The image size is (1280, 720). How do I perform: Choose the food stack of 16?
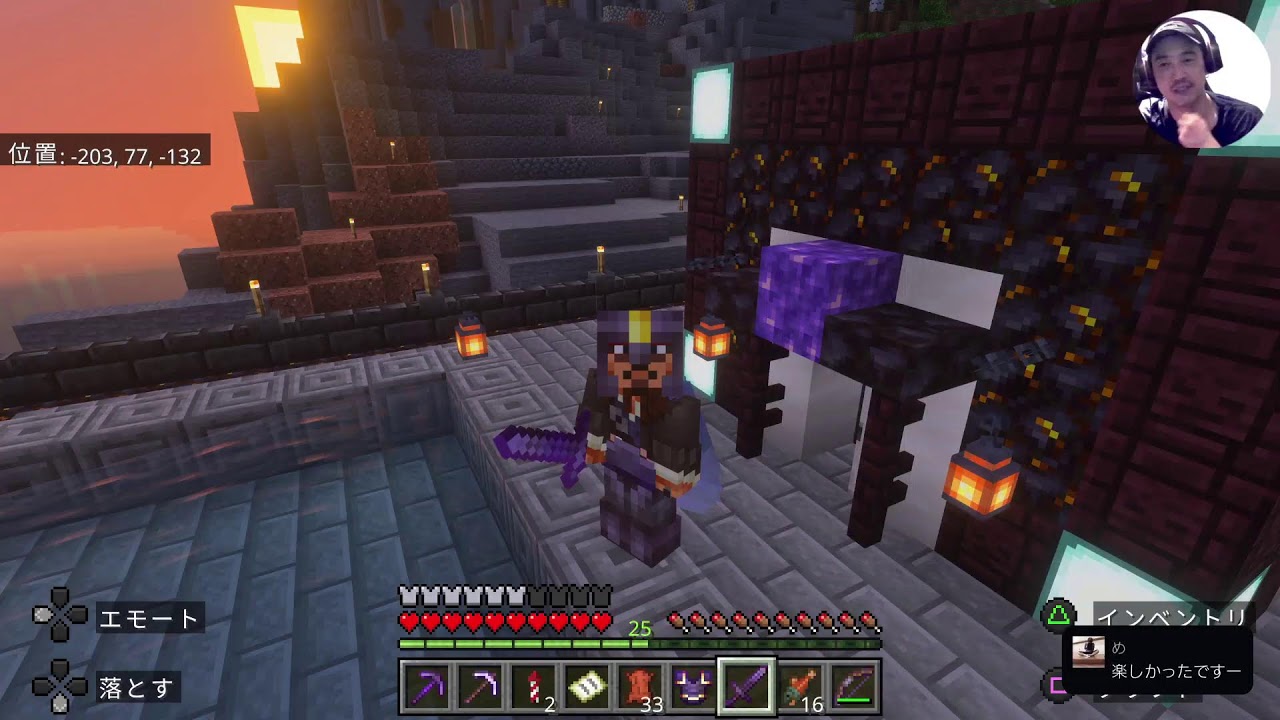pyautogui.click(x=799, y=688)
